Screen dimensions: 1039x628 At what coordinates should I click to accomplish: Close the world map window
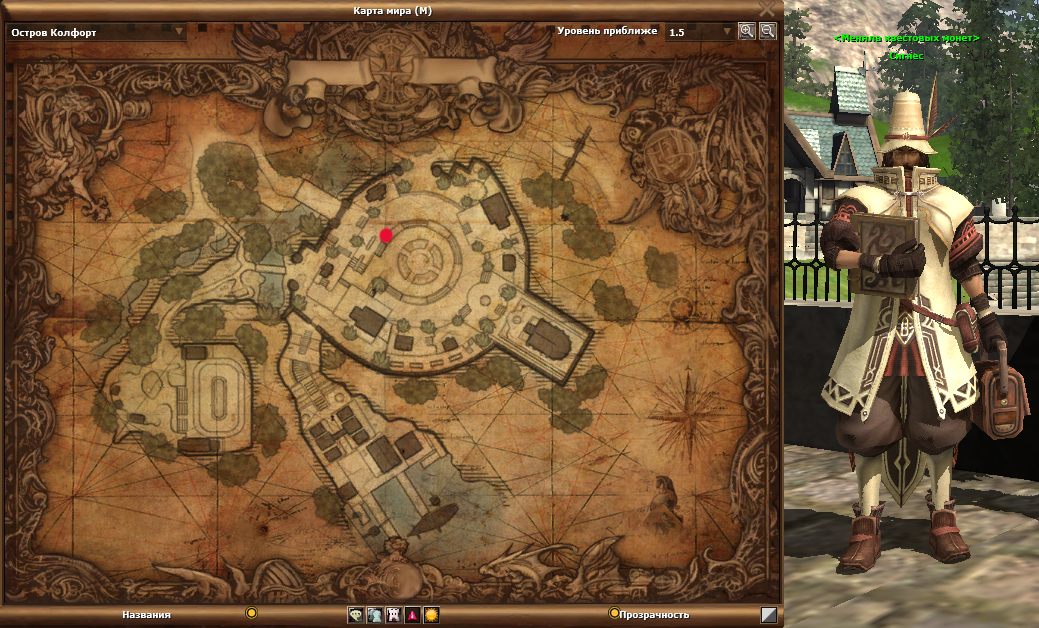[767, 9]
